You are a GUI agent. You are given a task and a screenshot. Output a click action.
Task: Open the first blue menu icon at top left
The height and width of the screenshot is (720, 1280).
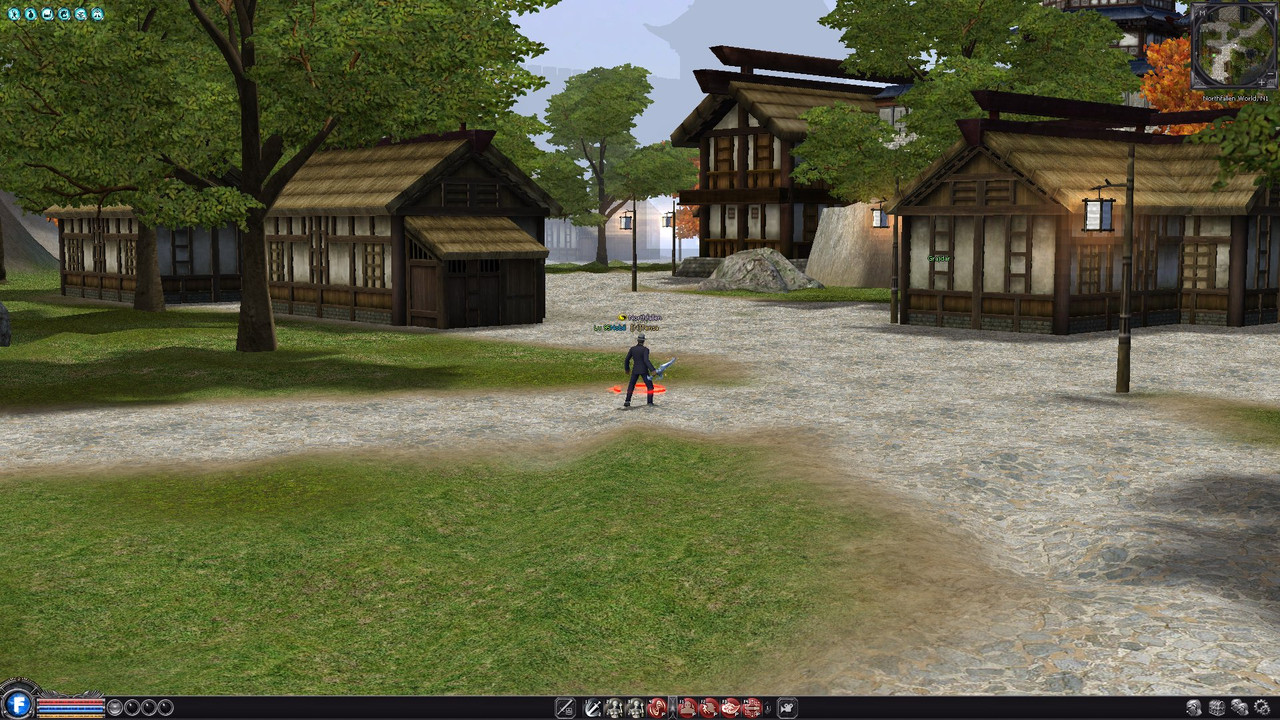pyautogui.click(x=14, y=15)
